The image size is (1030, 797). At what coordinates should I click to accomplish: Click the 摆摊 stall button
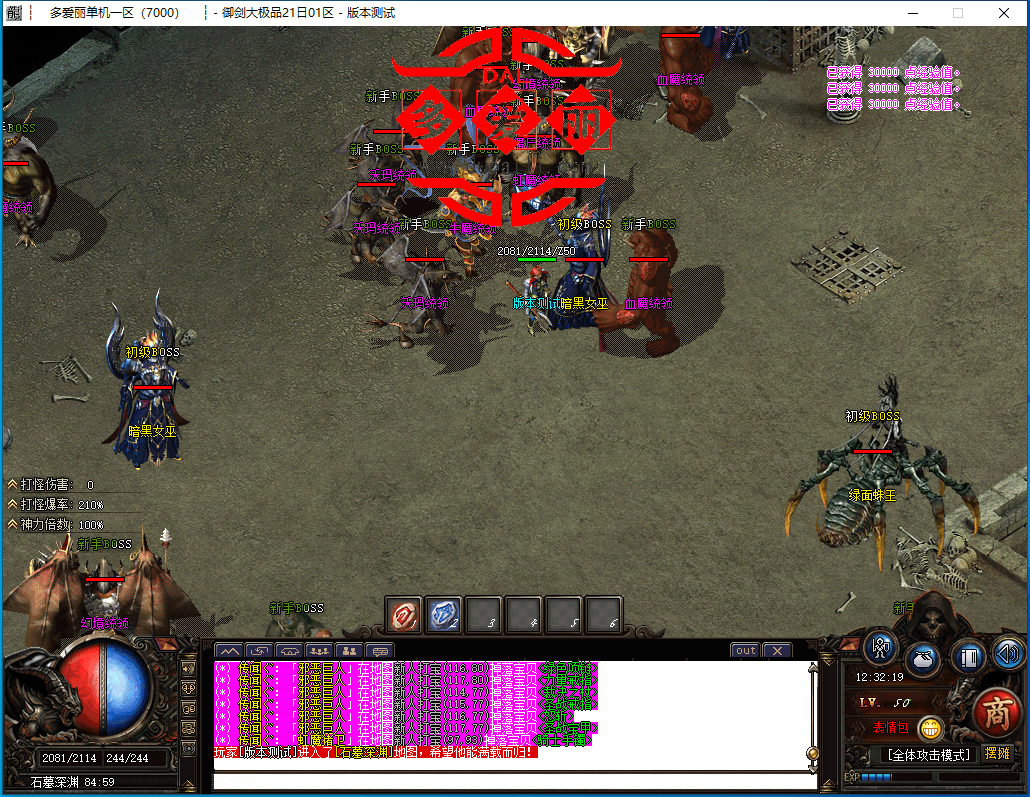point(997,754)
